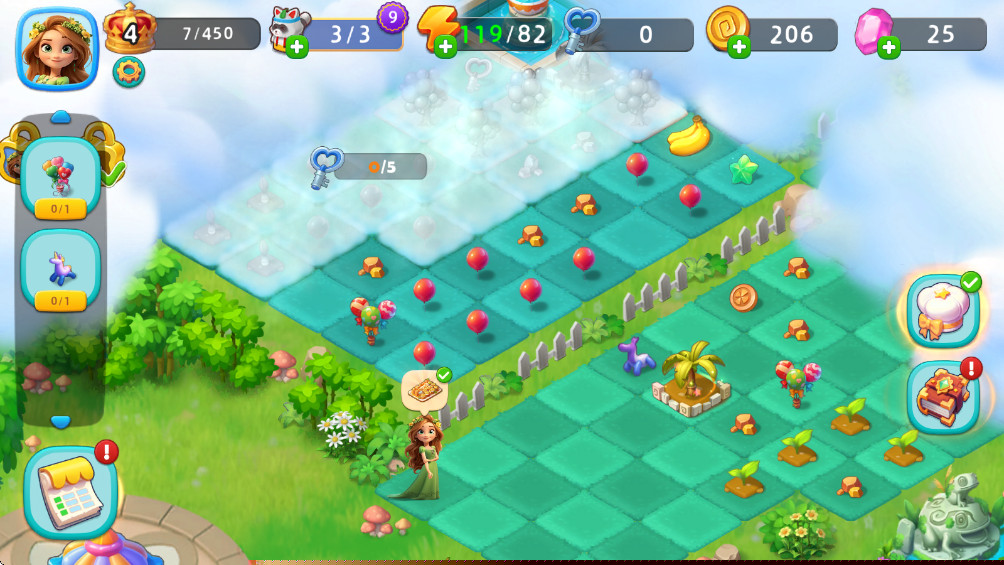Open the player avatar profile
The width and height of the screenshot is (1004, 565).
coord(57,47)
